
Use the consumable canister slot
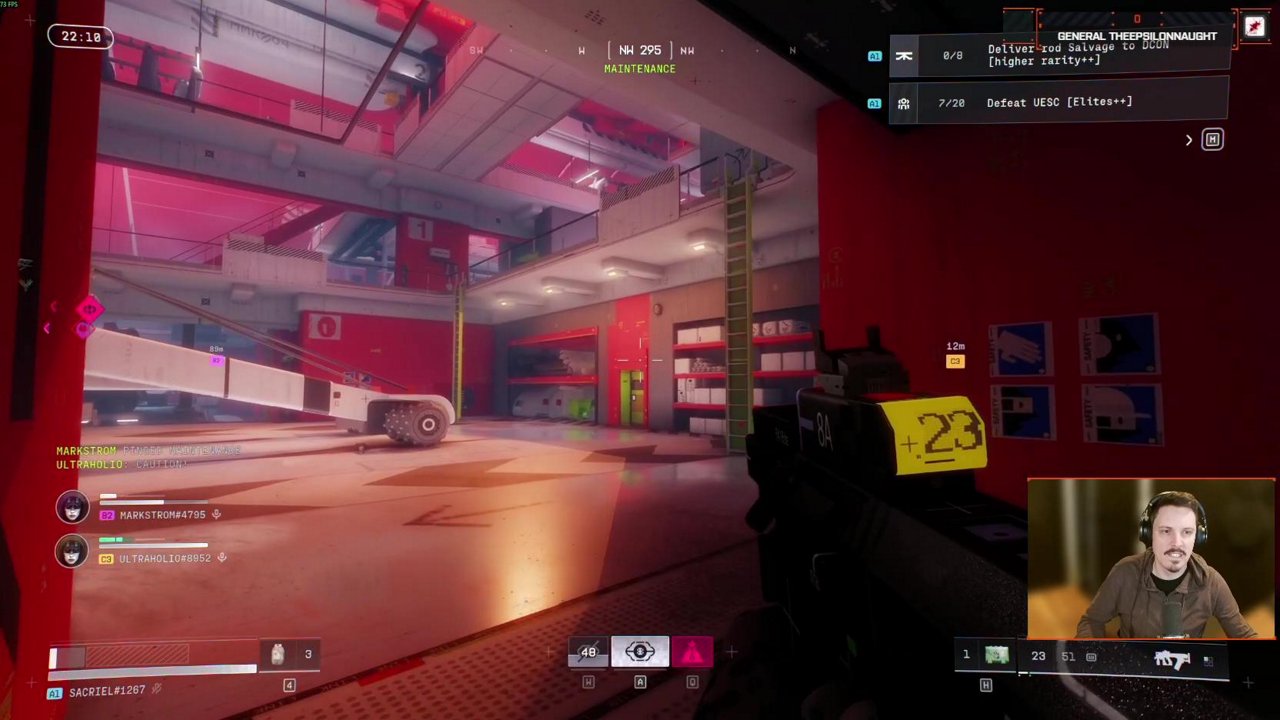pos(278,654)
